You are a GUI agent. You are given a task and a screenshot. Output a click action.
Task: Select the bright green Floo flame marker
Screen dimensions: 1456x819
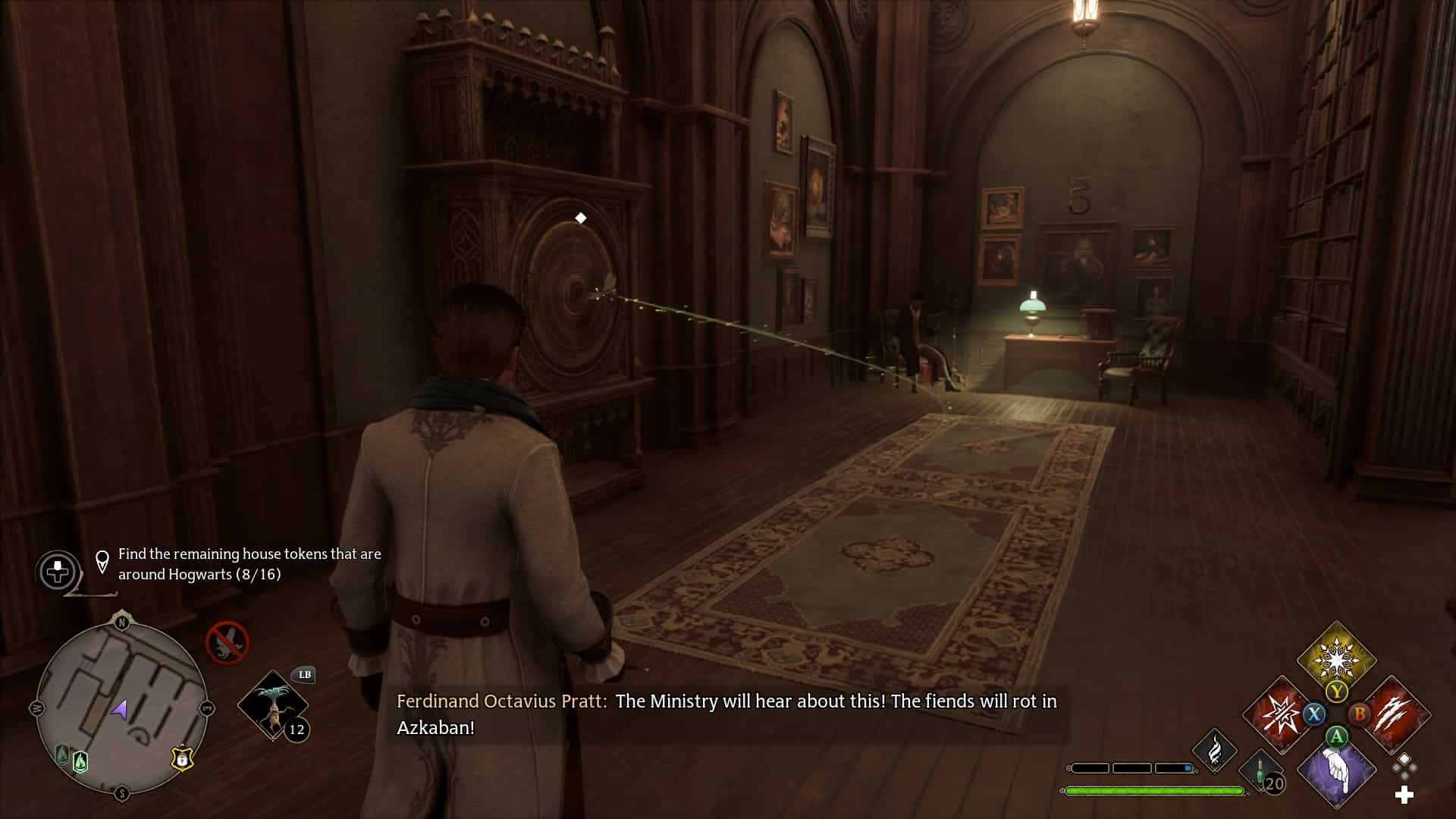[80, 761]
